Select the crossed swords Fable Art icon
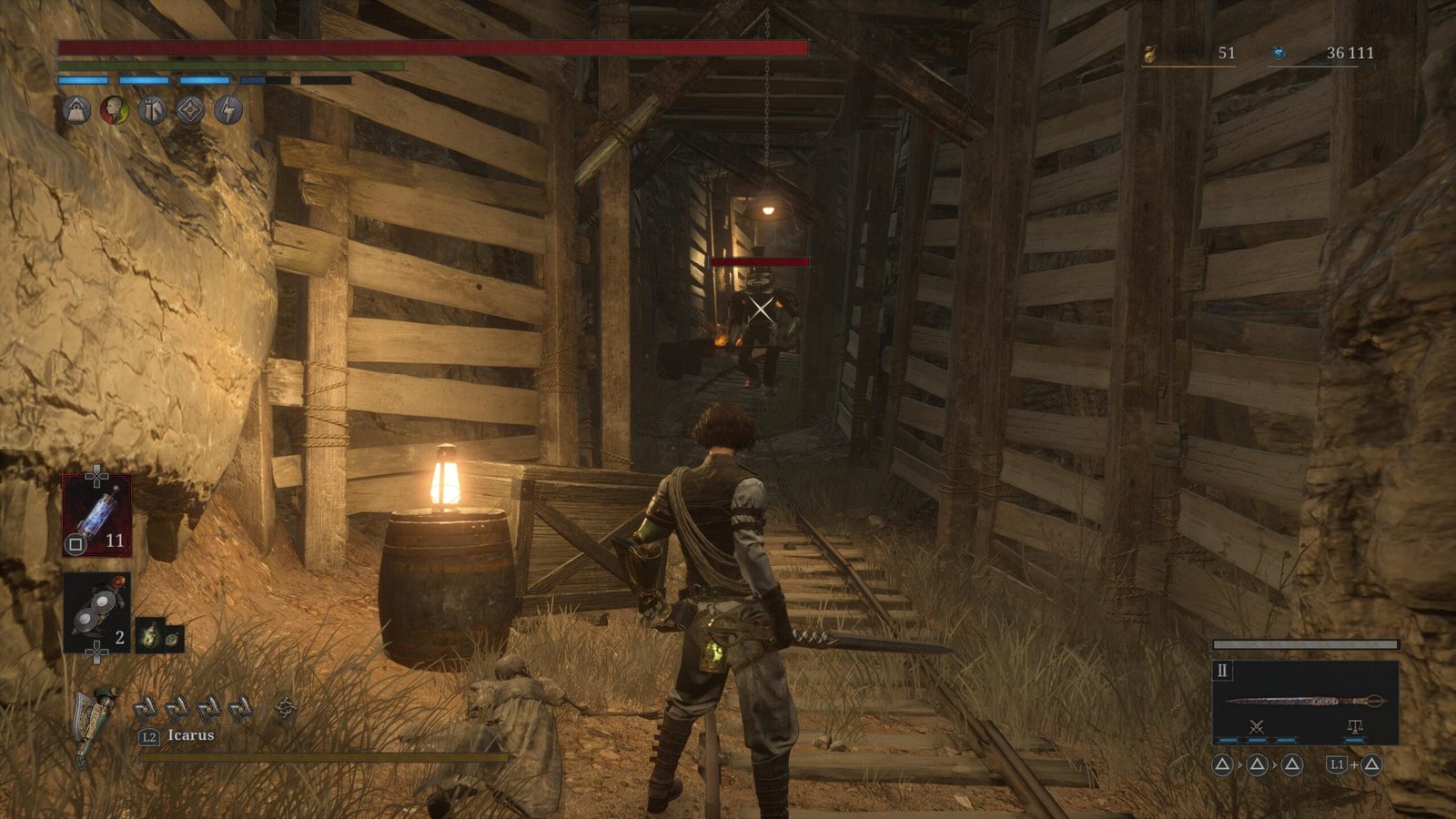 click(x=1257, y=727)
